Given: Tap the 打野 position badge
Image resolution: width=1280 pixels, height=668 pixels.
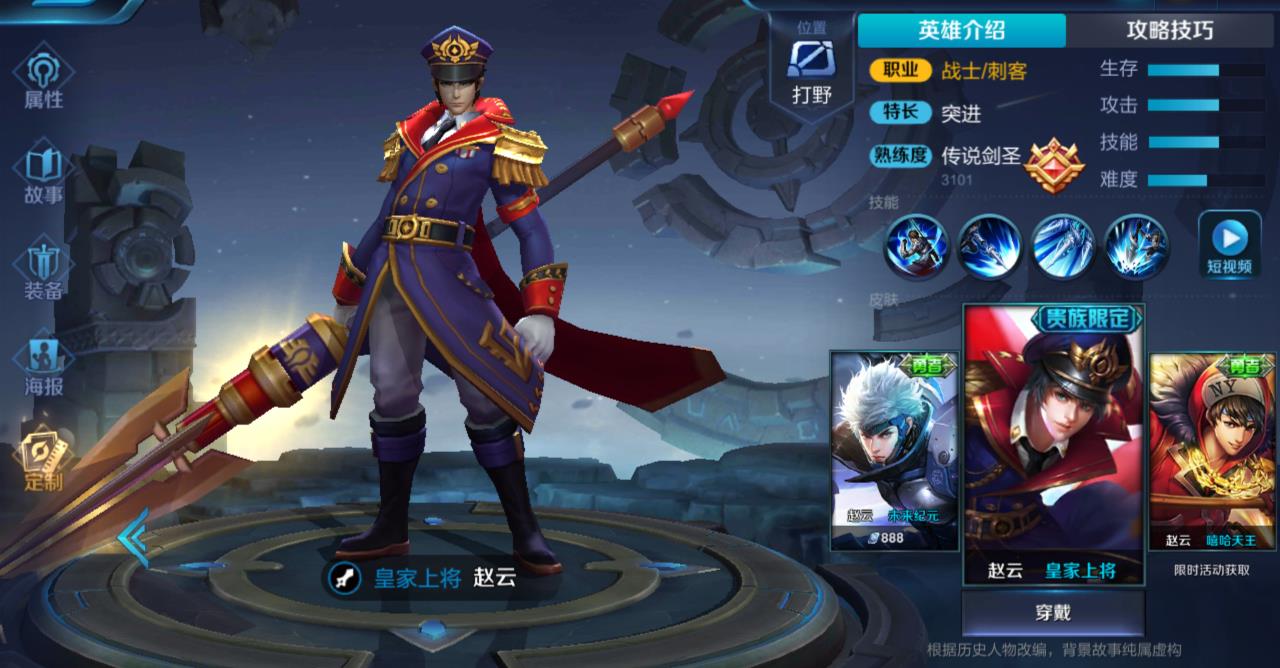Looking at the screenshot, I should point(812,72).
